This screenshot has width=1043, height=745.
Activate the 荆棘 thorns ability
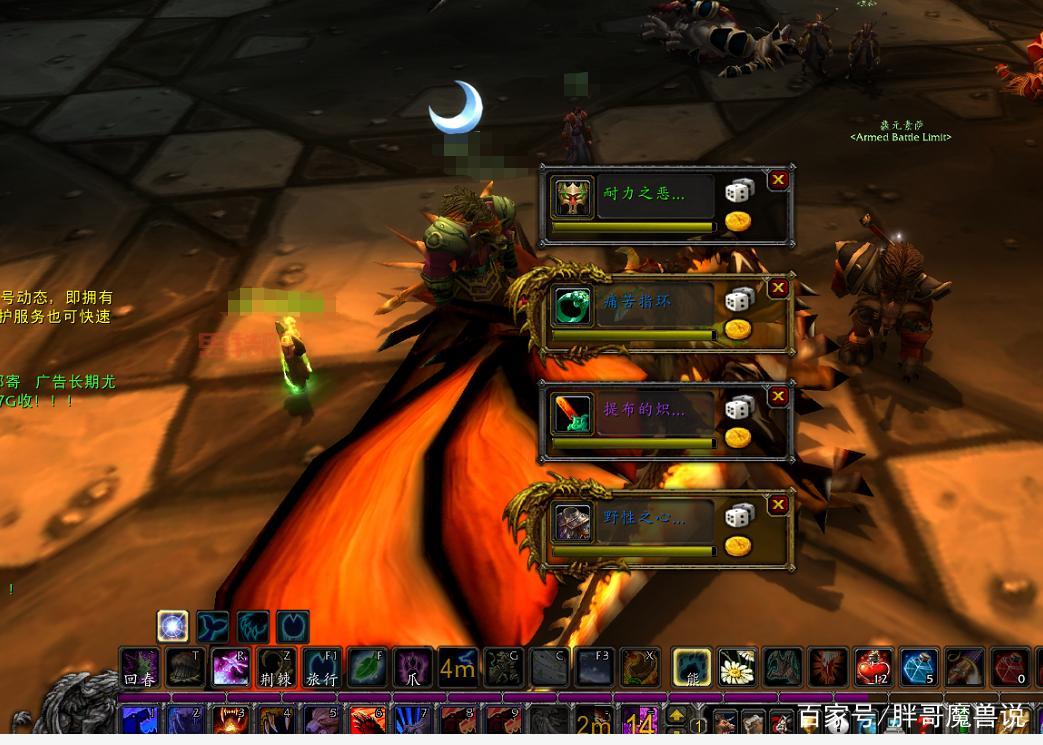276,667
